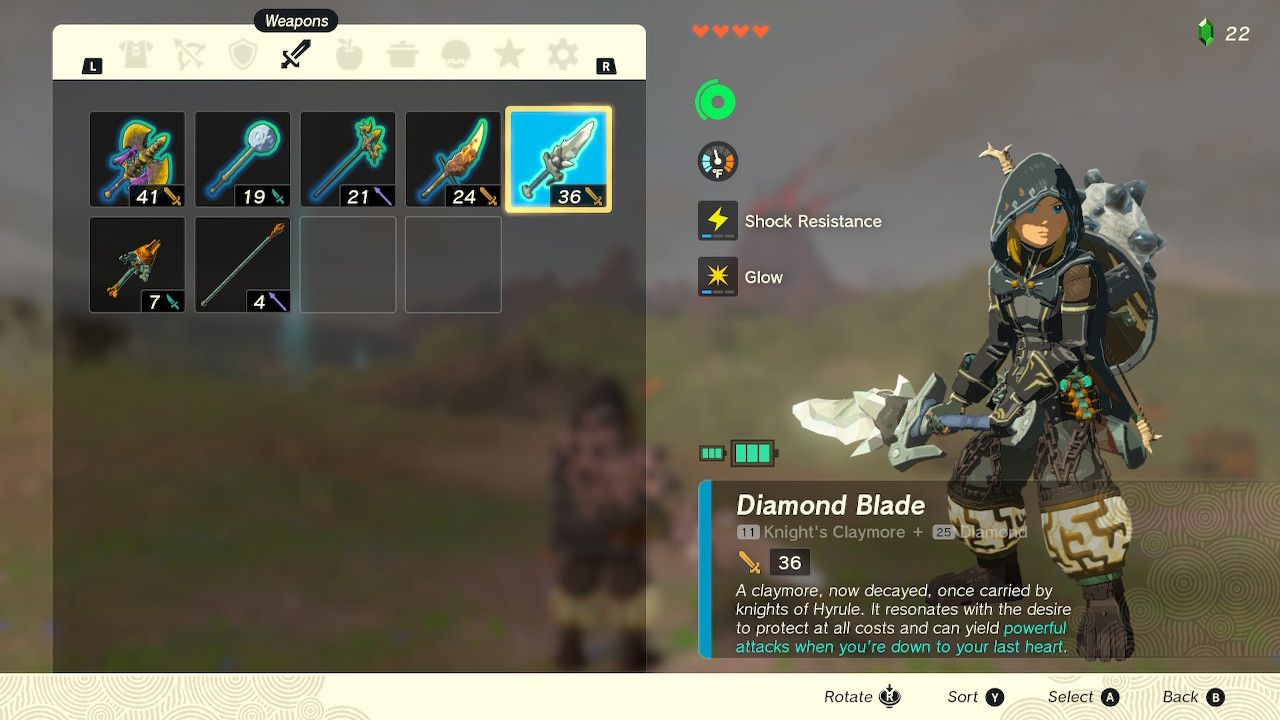The height and width of the screenshot is (720, 1280).
Task: Switch to the Armor tab (shirt icon)
Action: coord(136,55)
